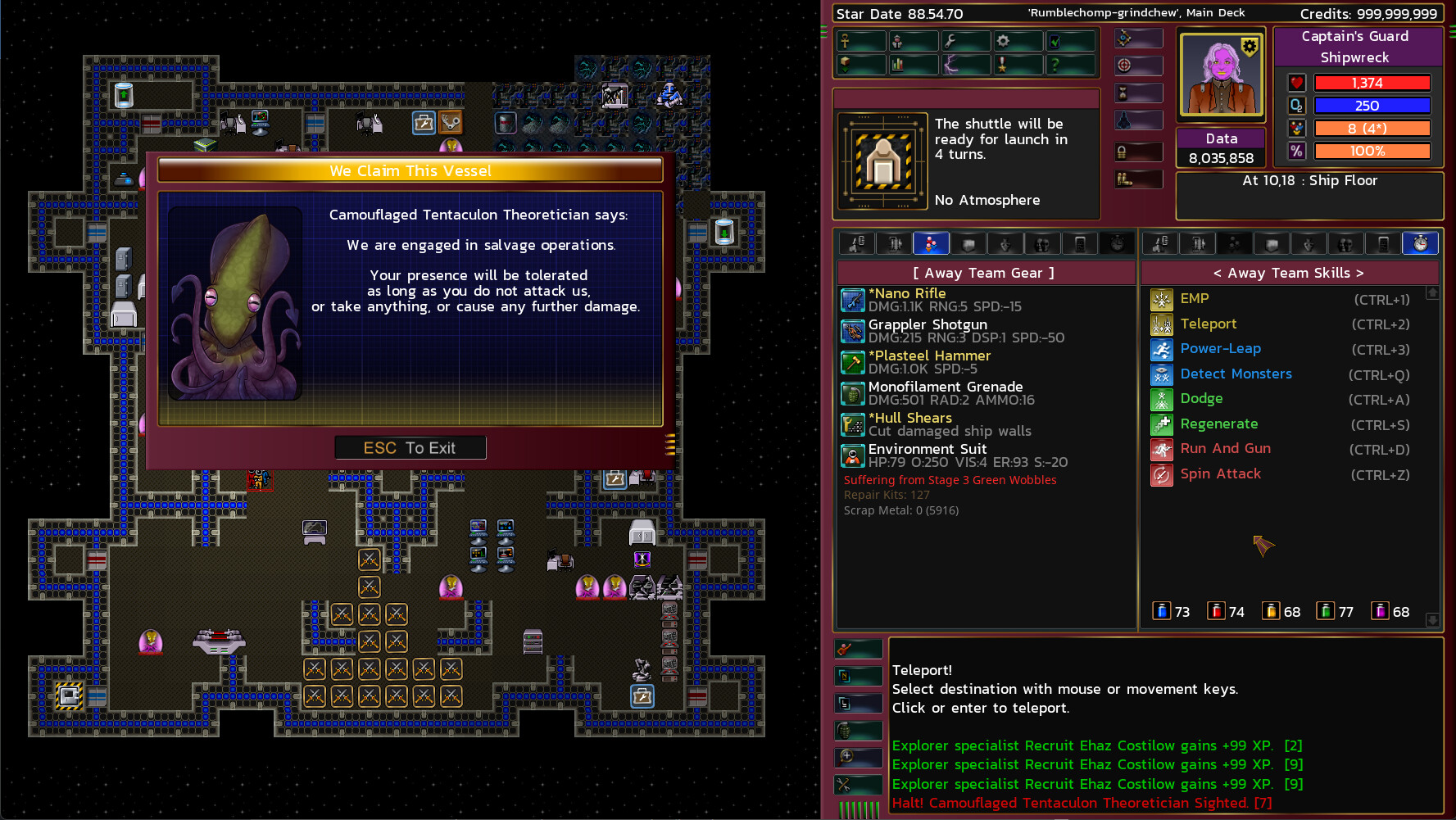Viewport: 1456px width, 820px height.
Task: Open the green question mark help icon
Action: [1055, 66]
